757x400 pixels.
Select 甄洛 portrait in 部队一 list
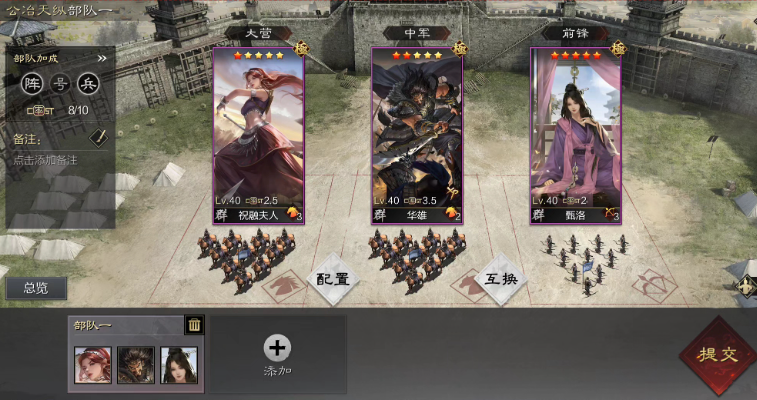click(178, 365)
